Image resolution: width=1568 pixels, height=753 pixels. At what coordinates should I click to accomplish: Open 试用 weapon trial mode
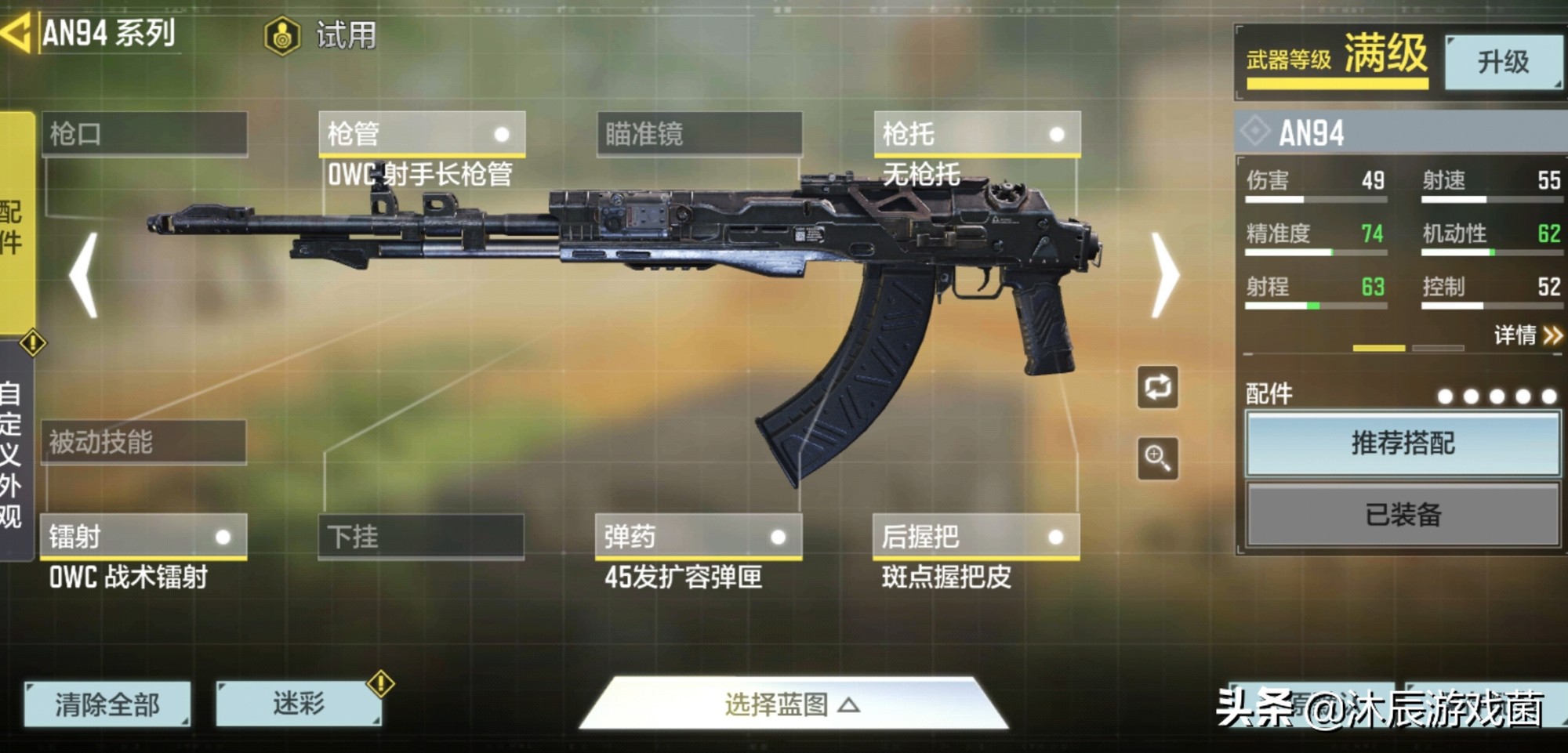pos(321,35)
